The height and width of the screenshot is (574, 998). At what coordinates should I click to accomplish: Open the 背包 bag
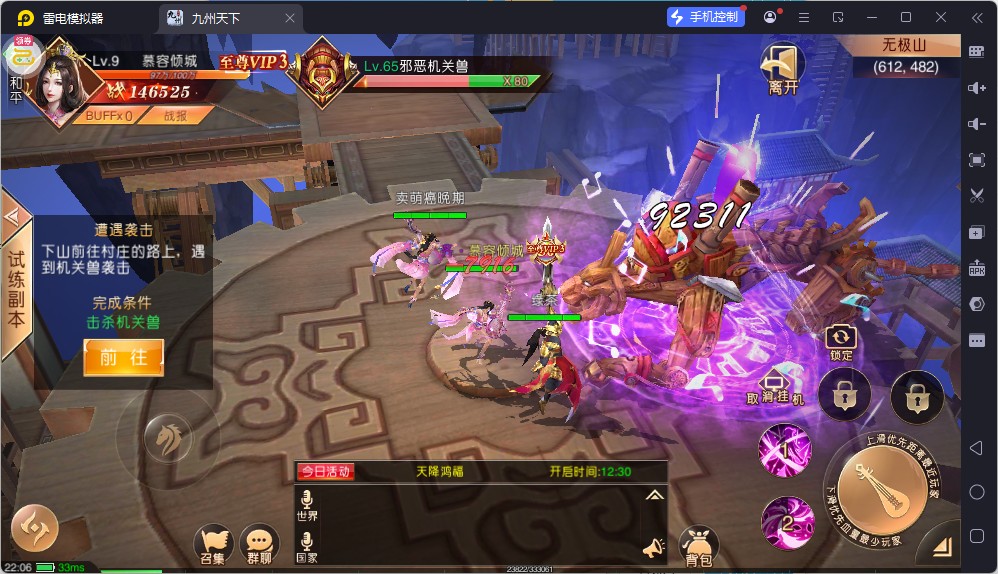[698, 546]
